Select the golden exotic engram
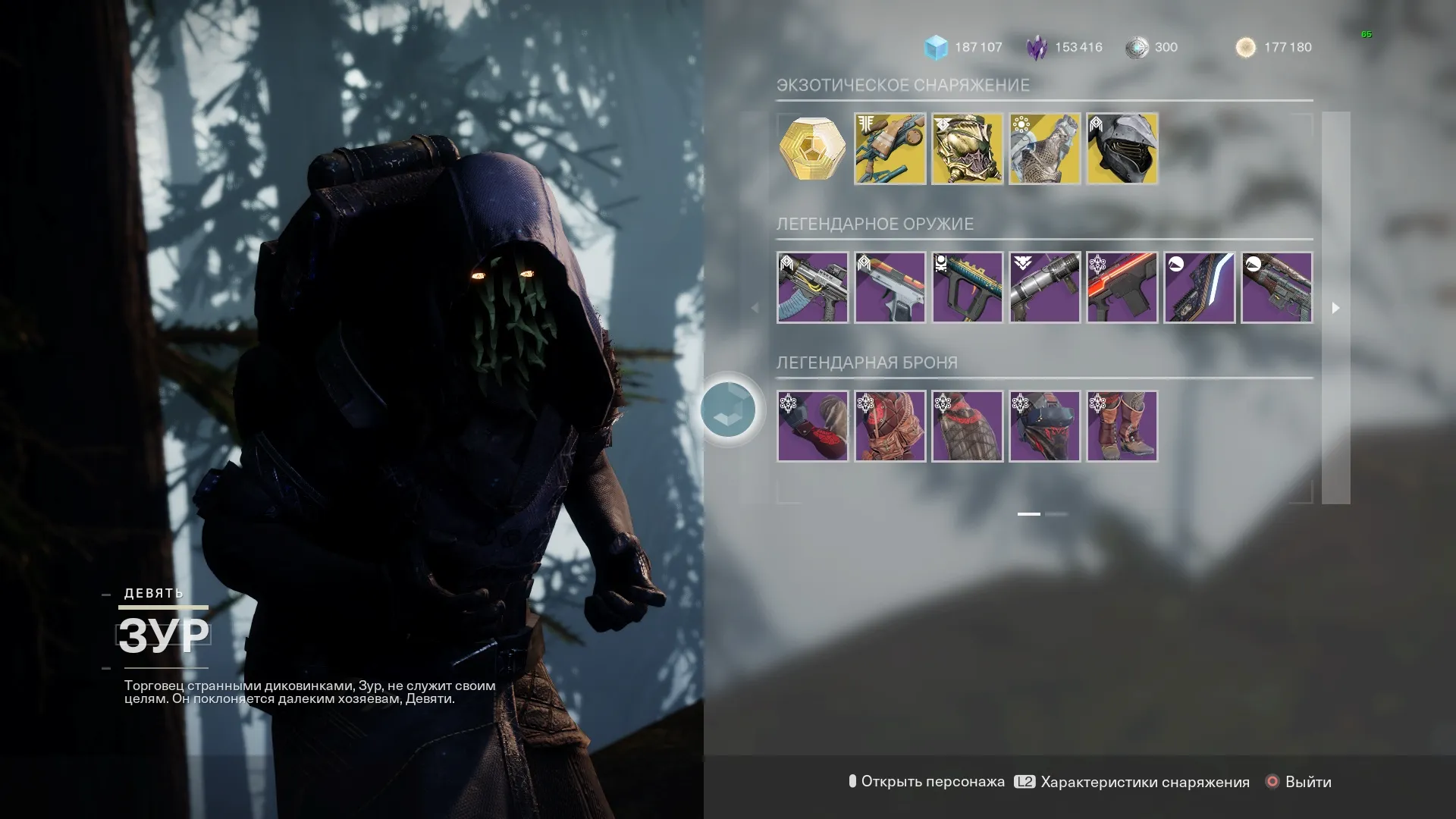The image size is (1456, 819). 812,149
